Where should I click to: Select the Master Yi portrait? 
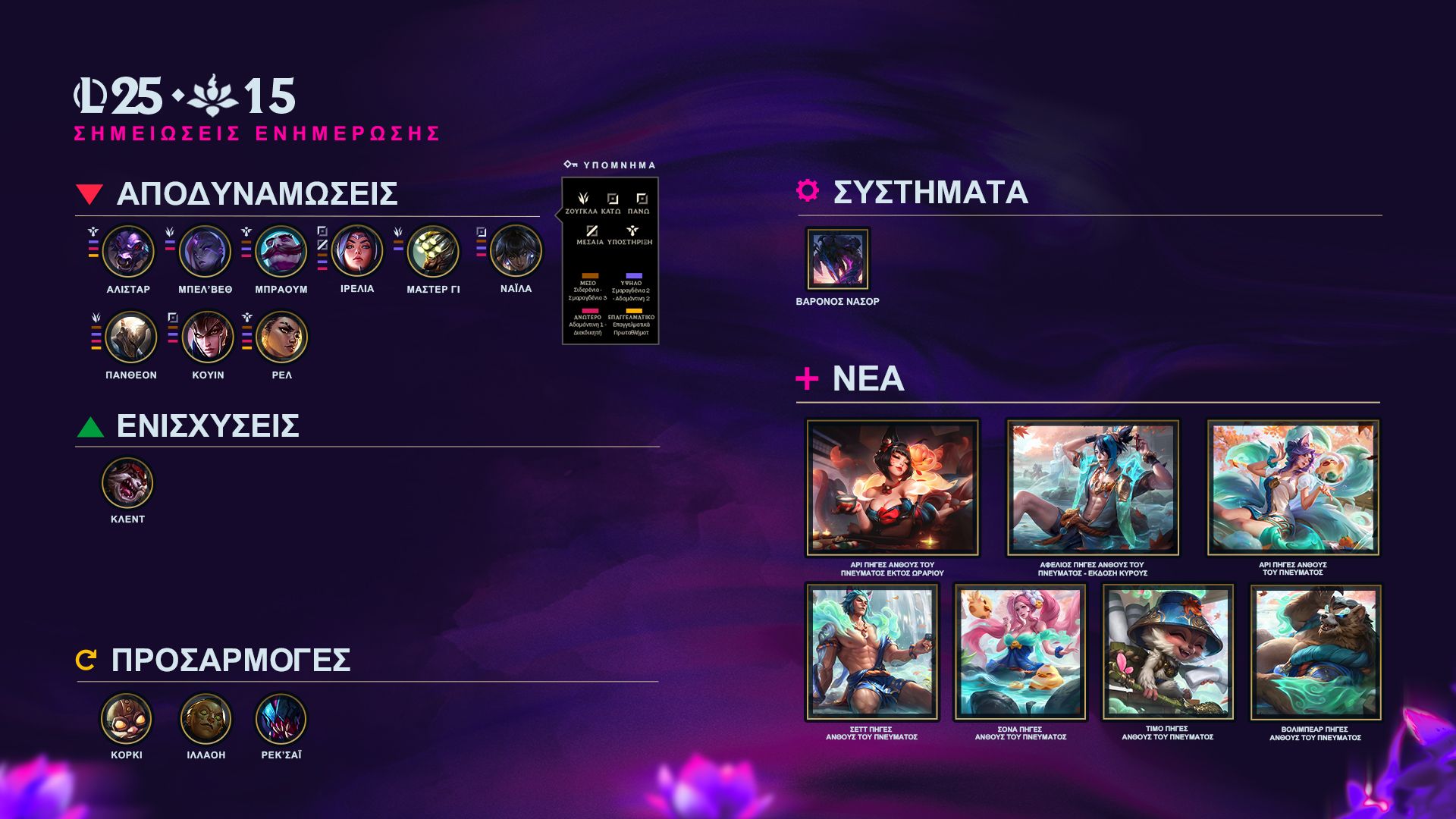[x=433, y=251]
